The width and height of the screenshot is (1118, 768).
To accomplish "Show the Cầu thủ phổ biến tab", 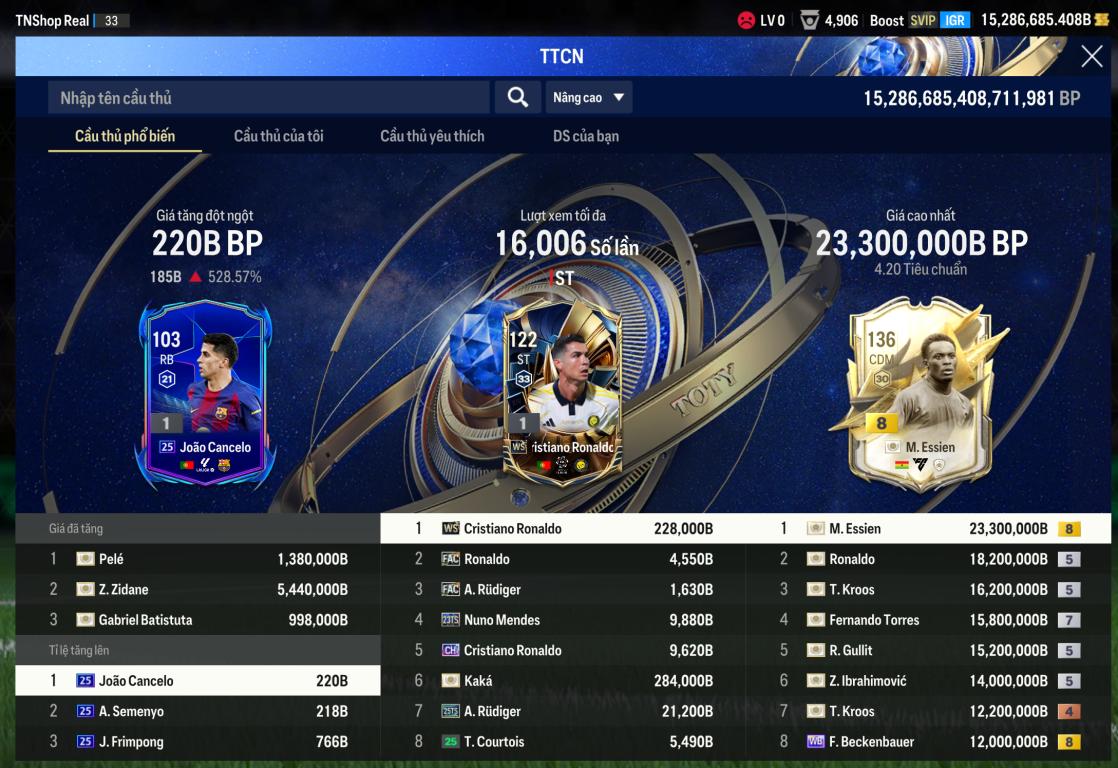I will coord(125,136).
